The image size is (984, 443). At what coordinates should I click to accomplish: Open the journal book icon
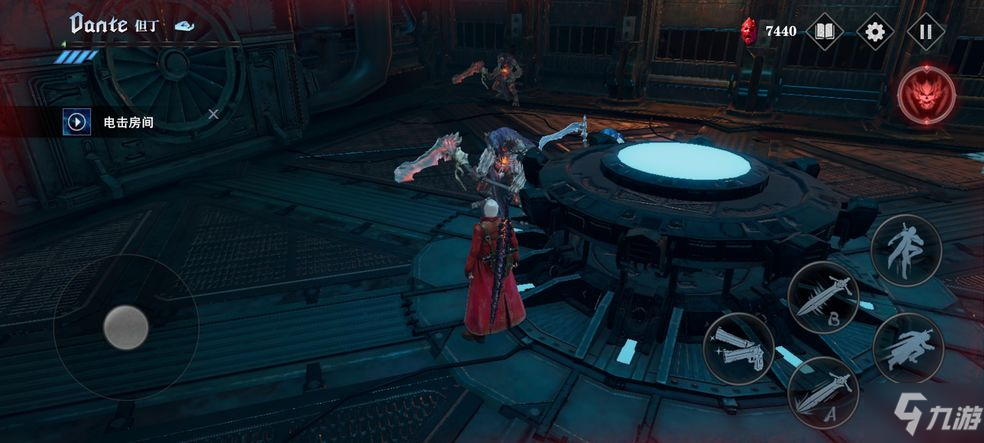[x=824, y=31]
